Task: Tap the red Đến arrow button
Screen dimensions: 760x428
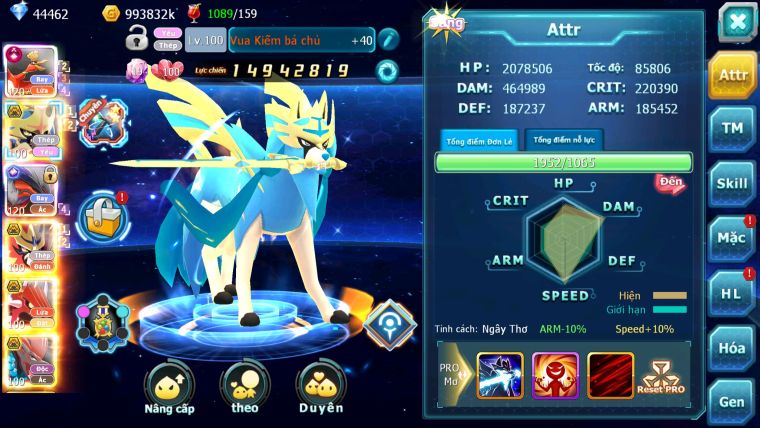Action: tap(669, 182)
